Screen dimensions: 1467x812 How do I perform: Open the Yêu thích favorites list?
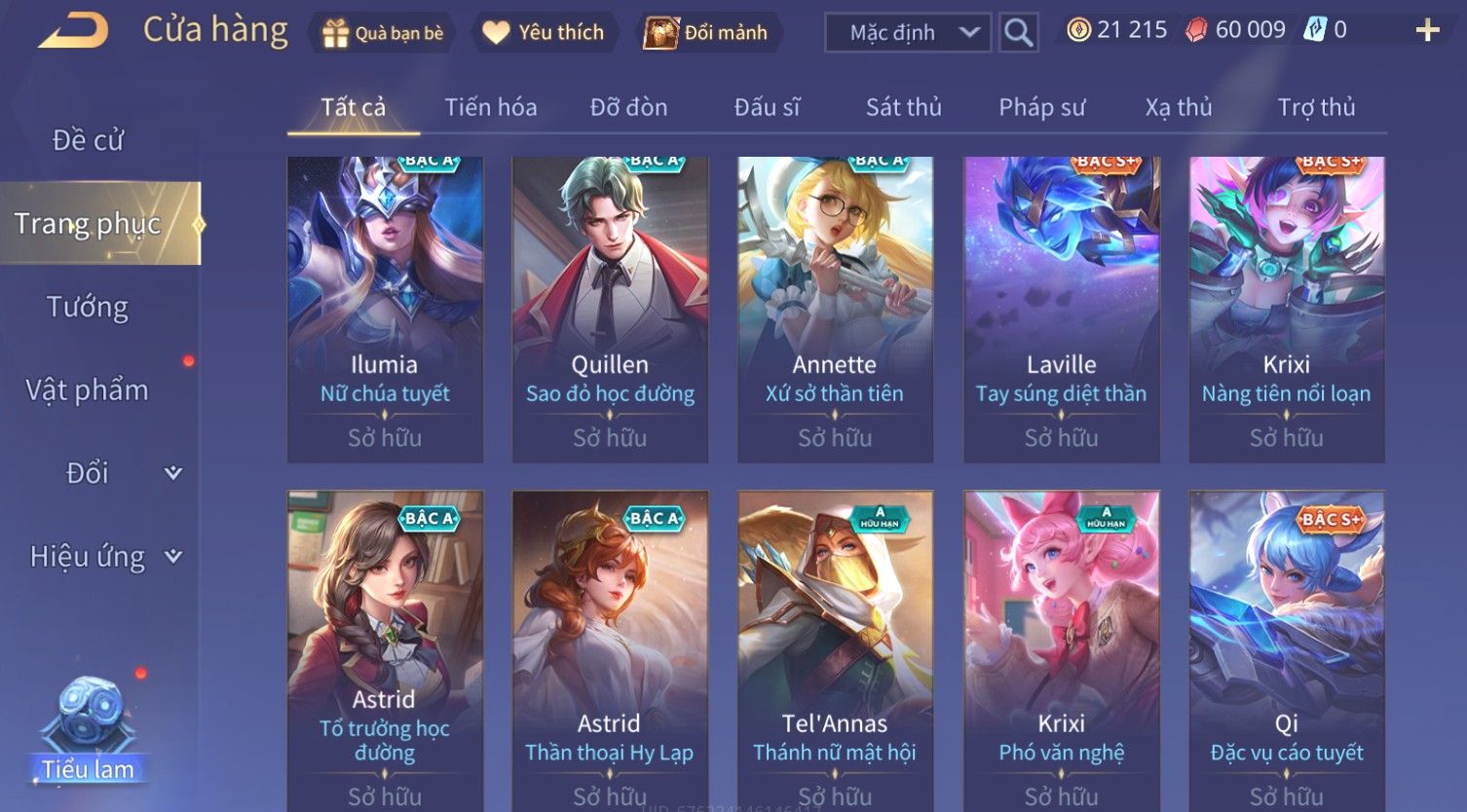click(544, 33)
